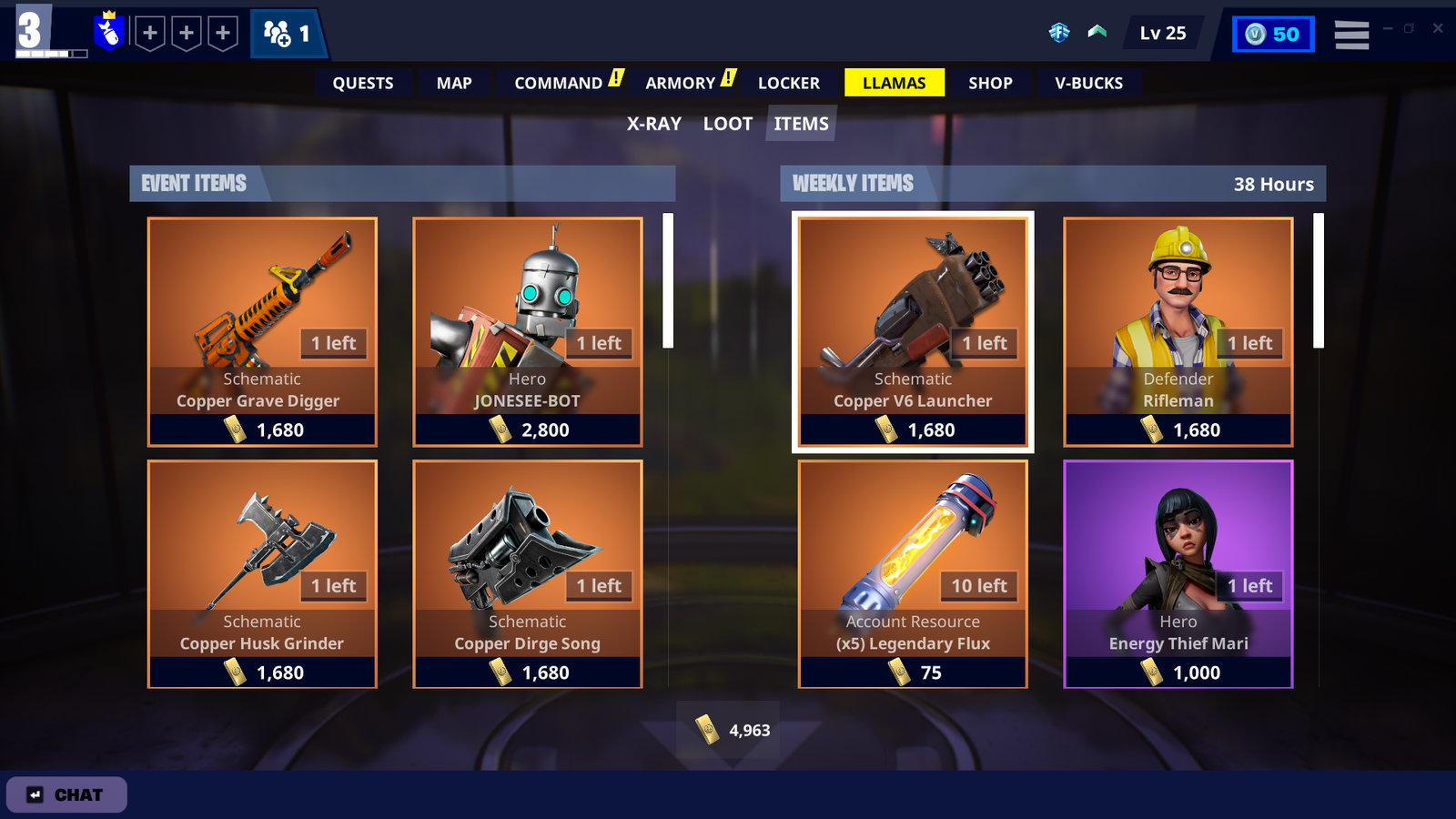The width and height of the screenshot is (1456, 819).
Task: Pick the Copper Dirge Song schematic
Action: (528, 574)
